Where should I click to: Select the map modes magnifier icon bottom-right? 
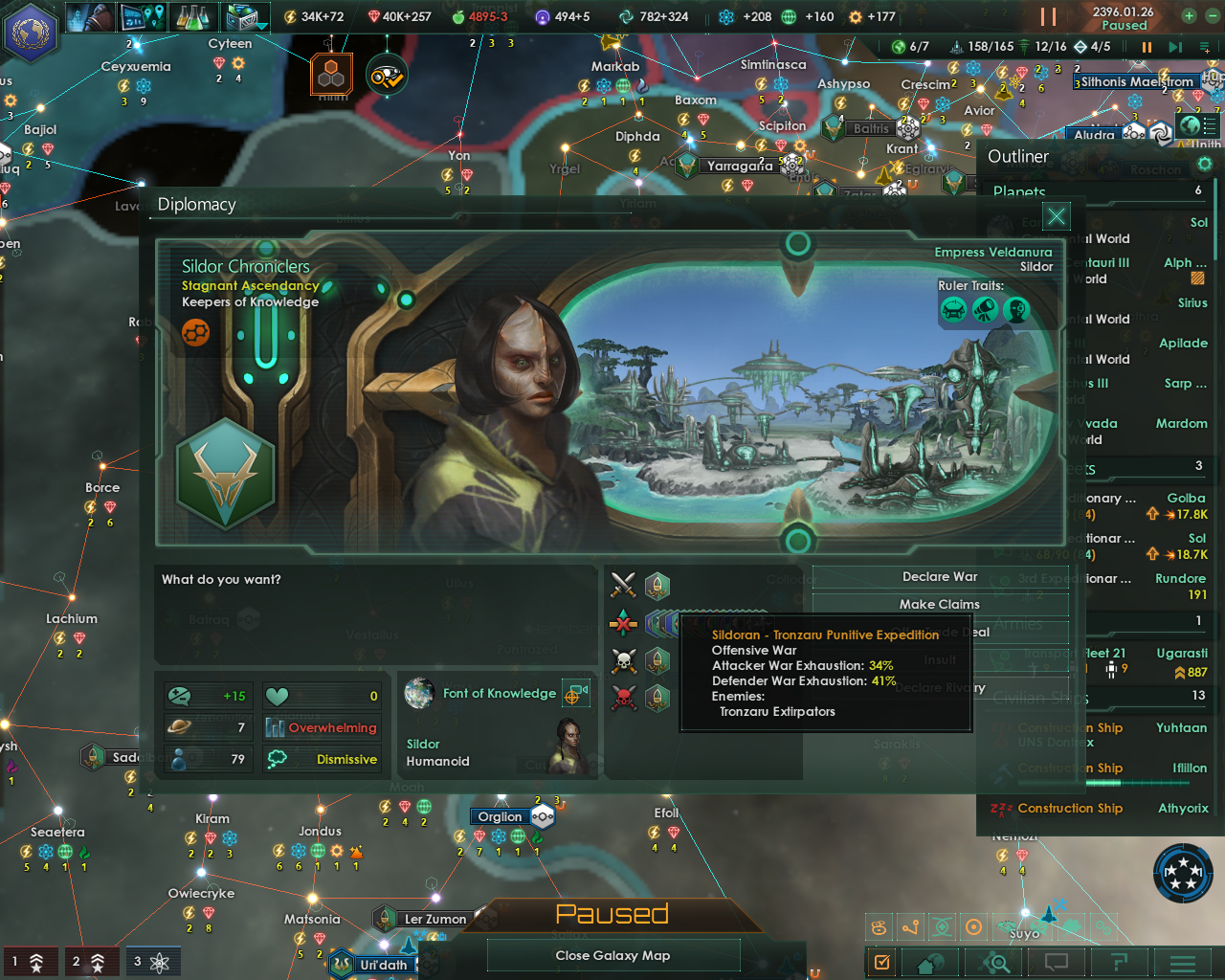(x=994, y=964)
